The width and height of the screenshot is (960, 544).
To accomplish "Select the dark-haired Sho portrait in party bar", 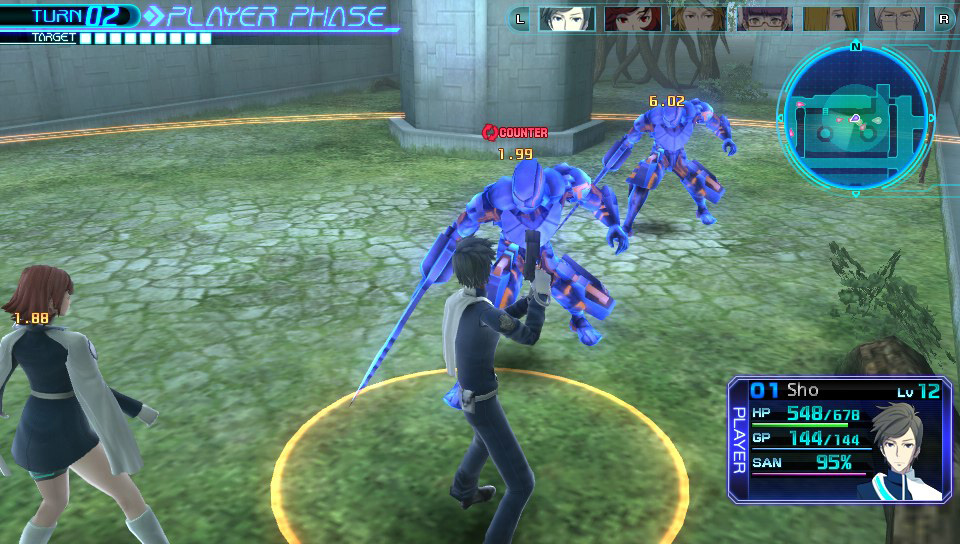I will coord(567,18).
